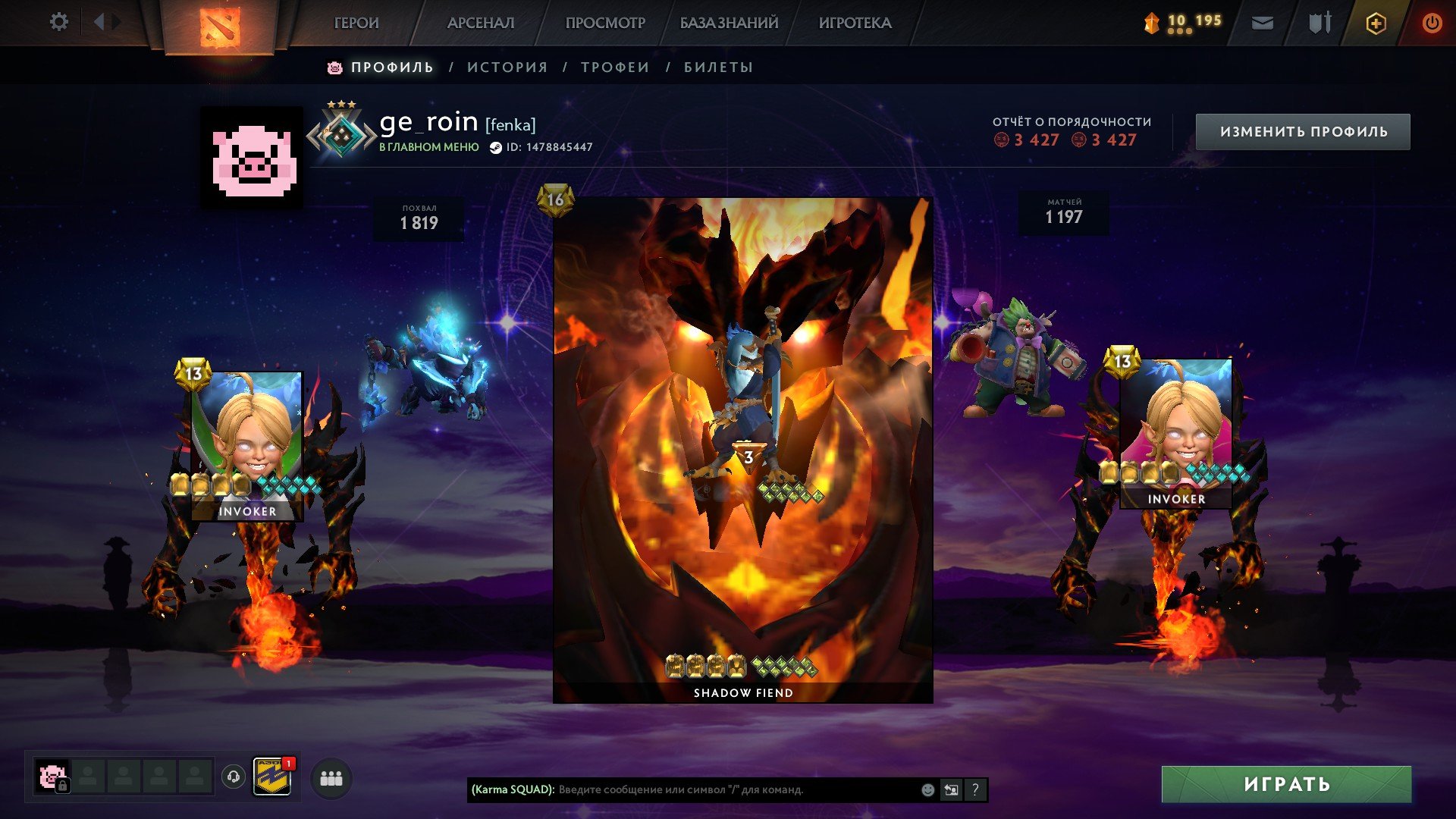The width and height of the screenshot is (1456, 819).
Task: Open the settings gear icon
Action: 58,22
